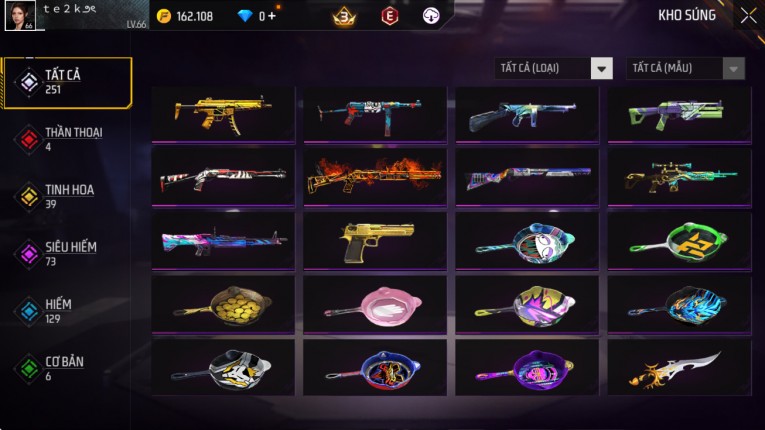Open the gold crown rank badge
This screenshot has width=765, height=430.
point(345,16)
